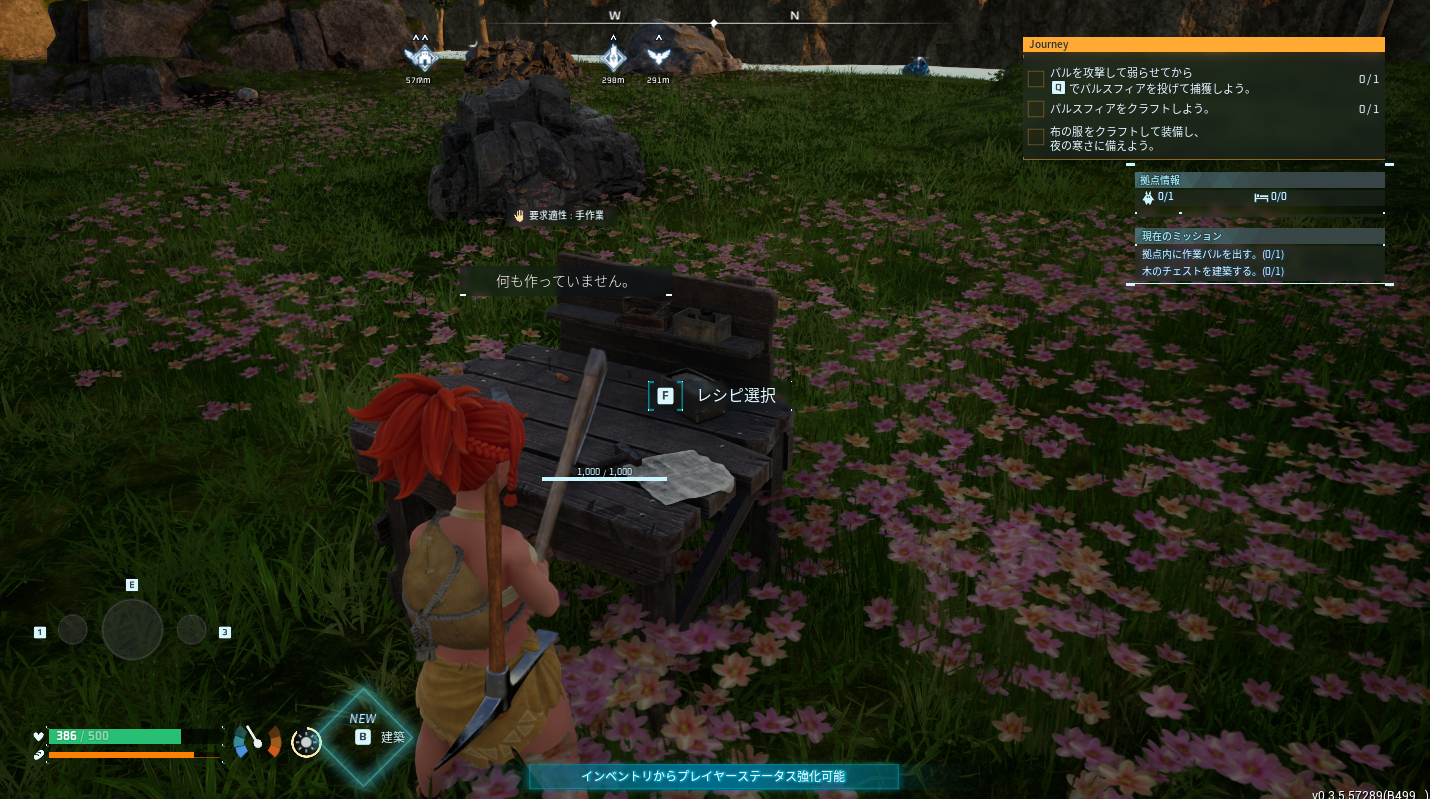Viewport: 1430px width, 799px height.
Task: Select the compass marker at 57m
Action: point(421,56)
